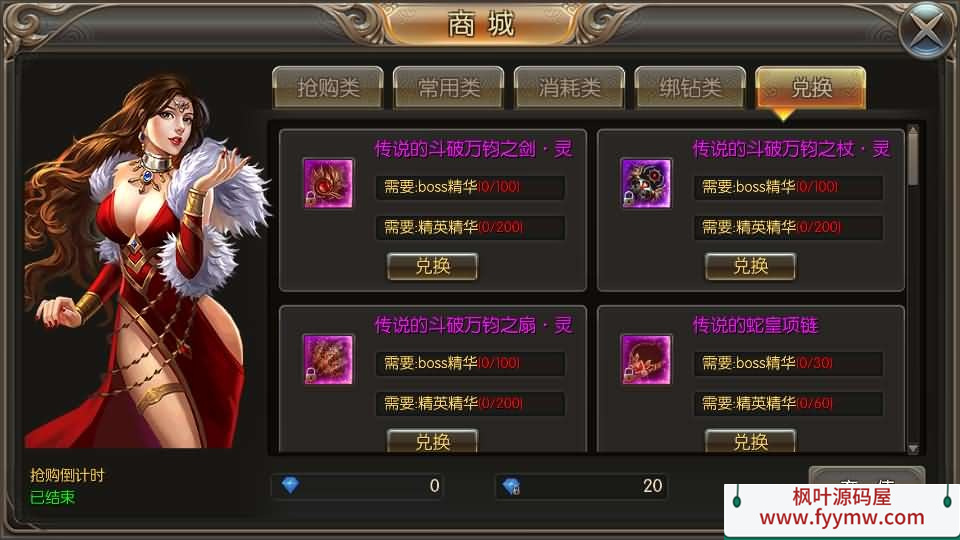Select the 消耗类 tab

pyautogui.click(x=570, y=88)
